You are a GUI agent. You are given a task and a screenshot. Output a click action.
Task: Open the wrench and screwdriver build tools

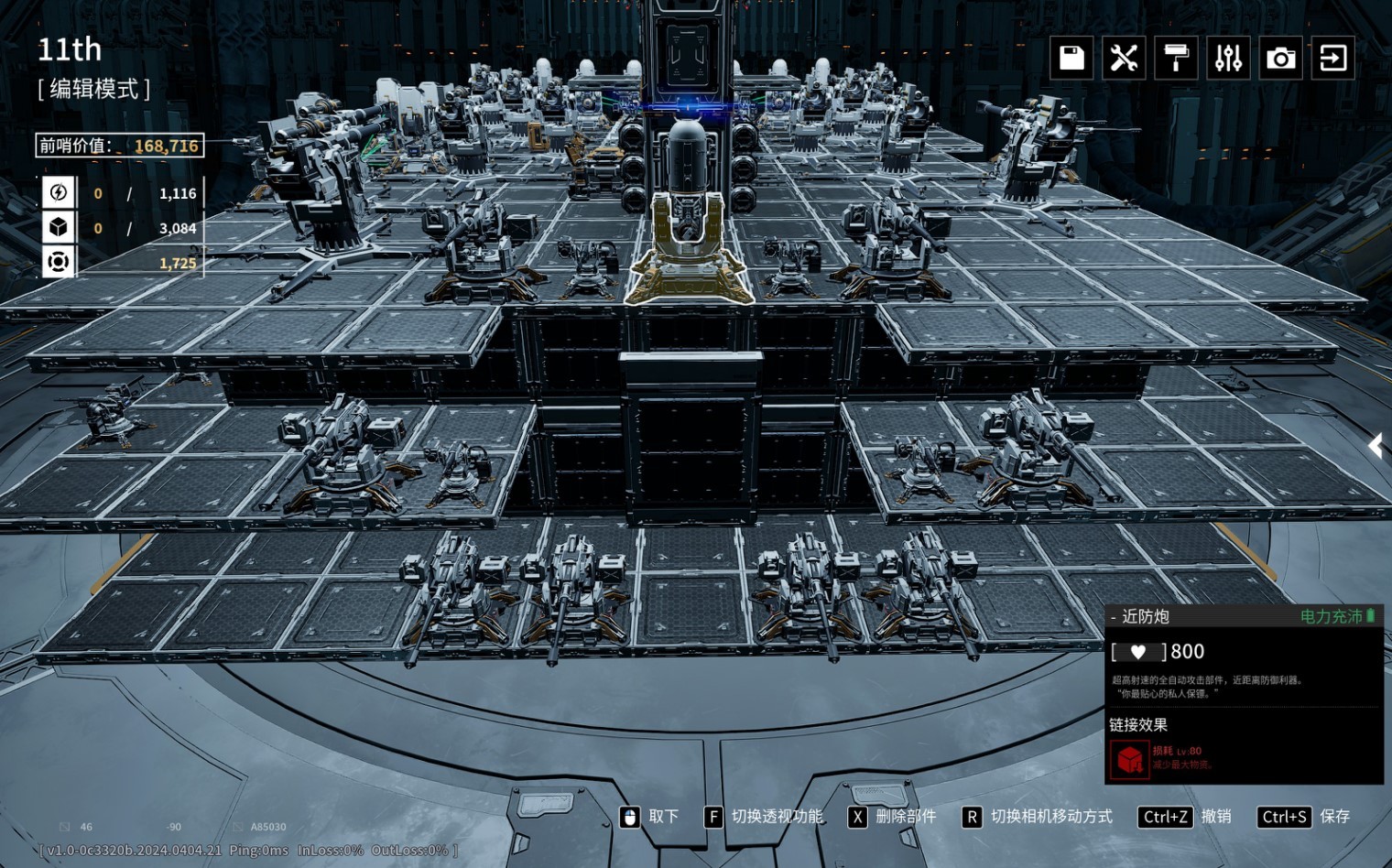click(x=1124, y=59)
